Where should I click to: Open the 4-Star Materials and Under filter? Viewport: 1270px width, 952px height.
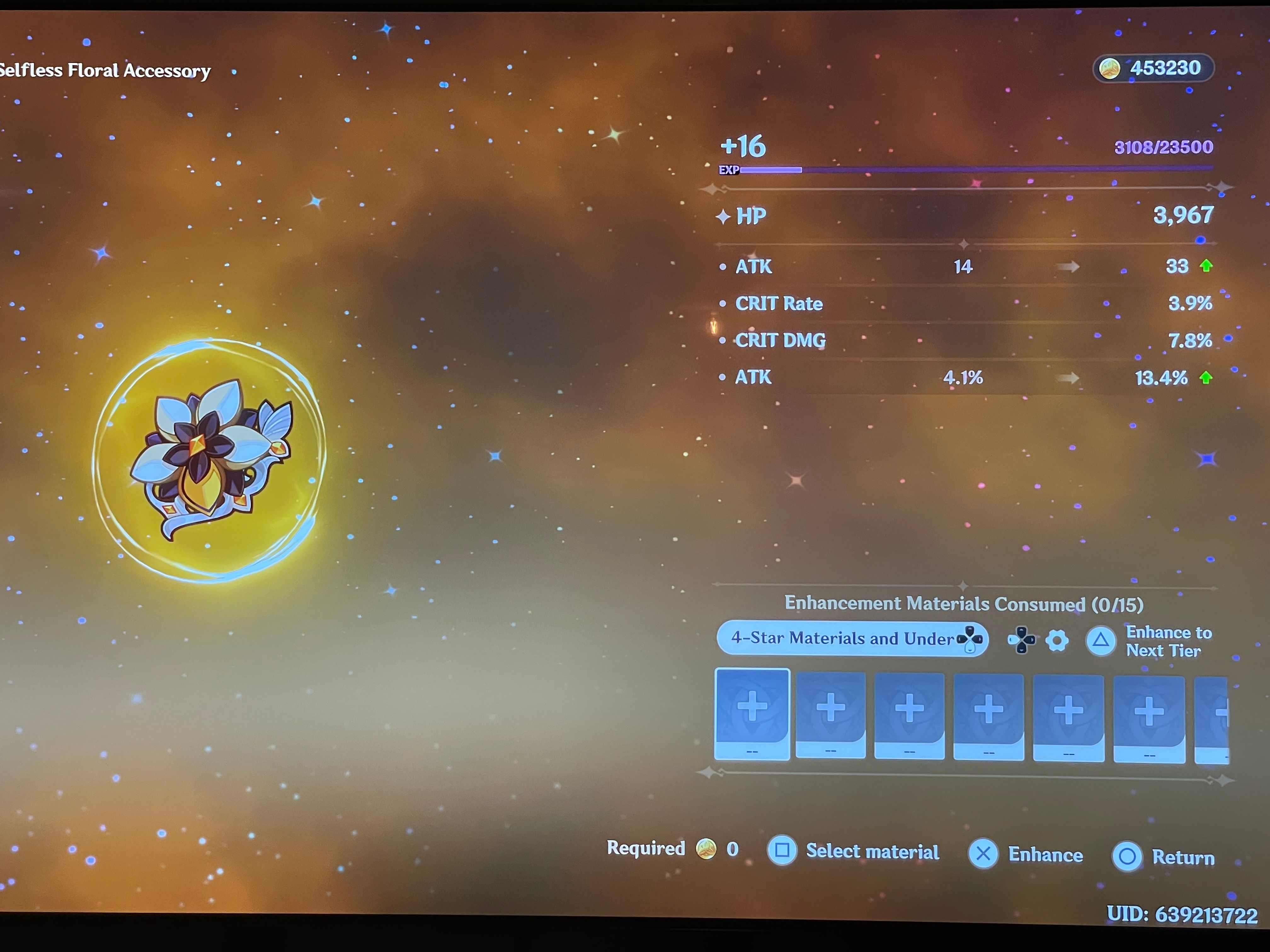pyautogui.click(x=852, y=638)
